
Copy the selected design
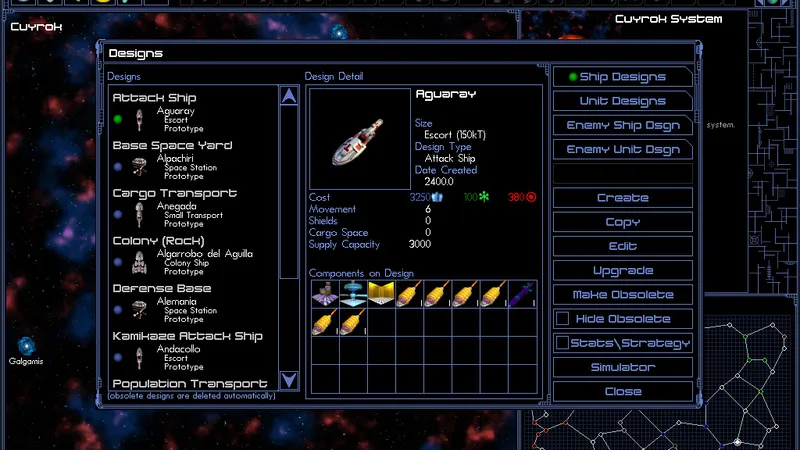tap(622, 222)
